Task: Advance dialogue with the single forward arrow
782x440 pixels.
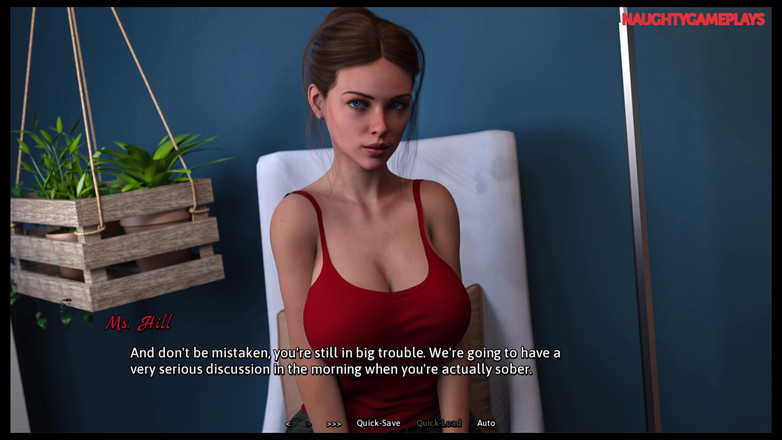Action: [308, 424]
